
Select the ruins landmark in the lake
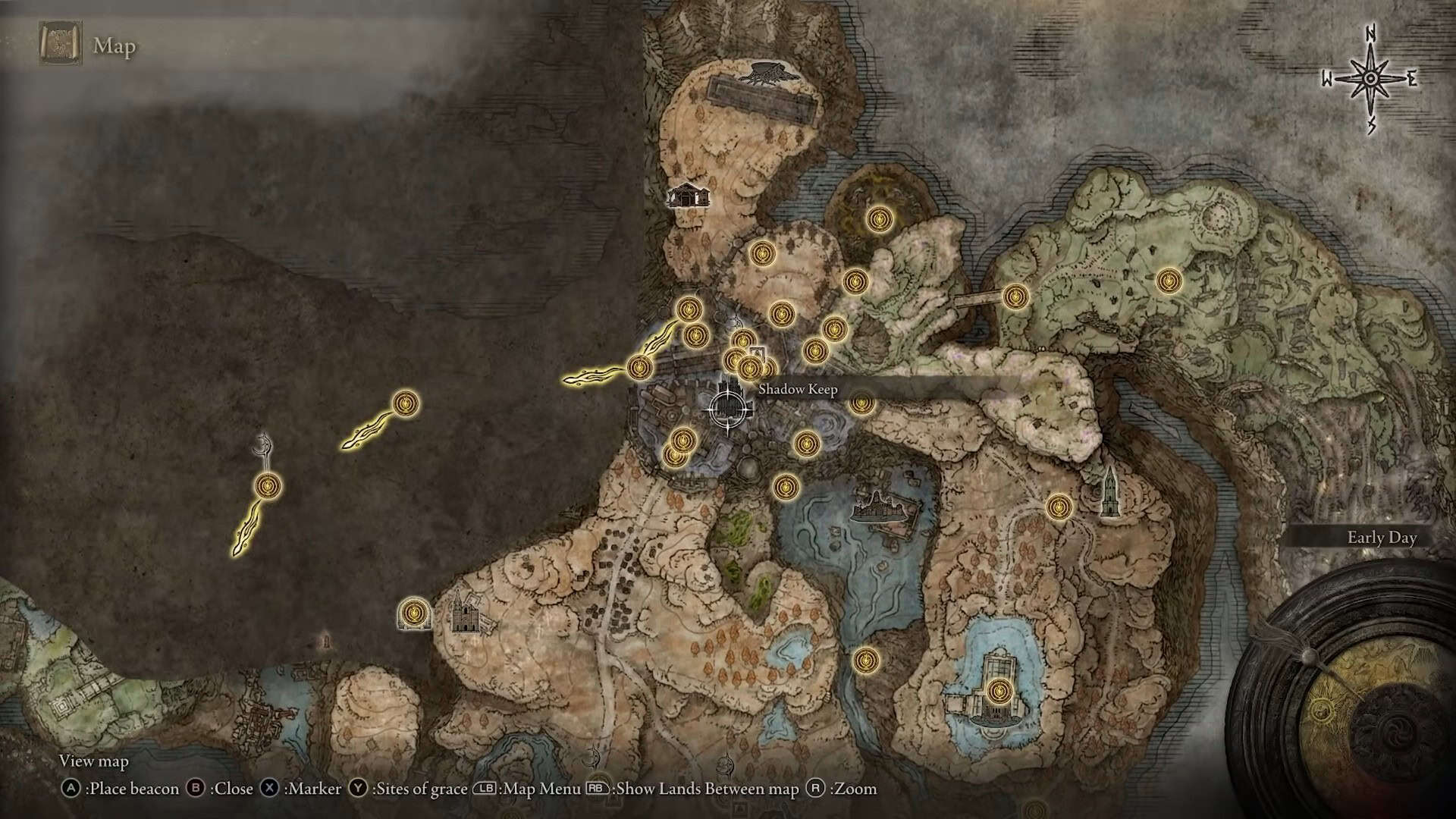880,506
